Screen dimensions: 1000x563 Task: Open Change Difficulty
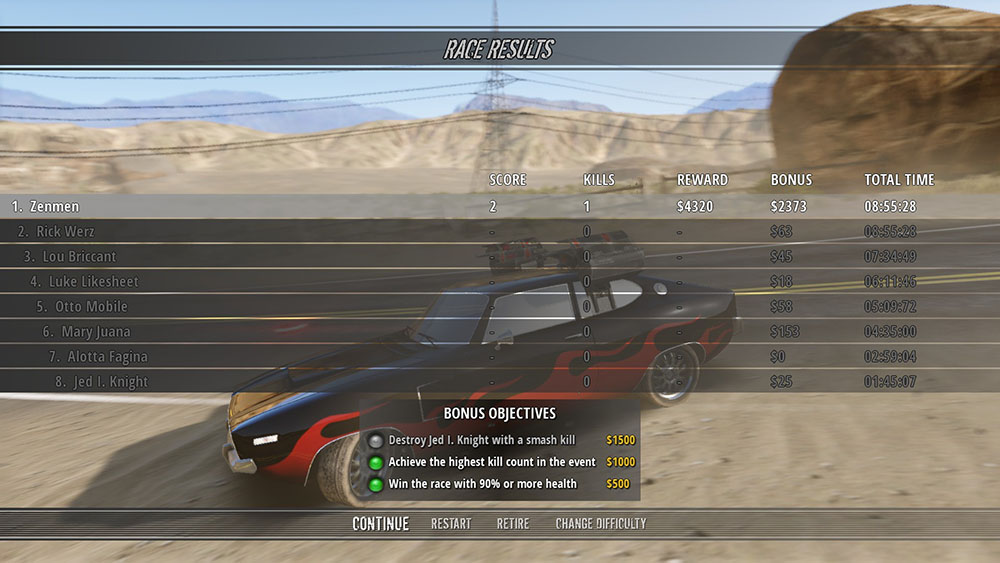point(601,524)
